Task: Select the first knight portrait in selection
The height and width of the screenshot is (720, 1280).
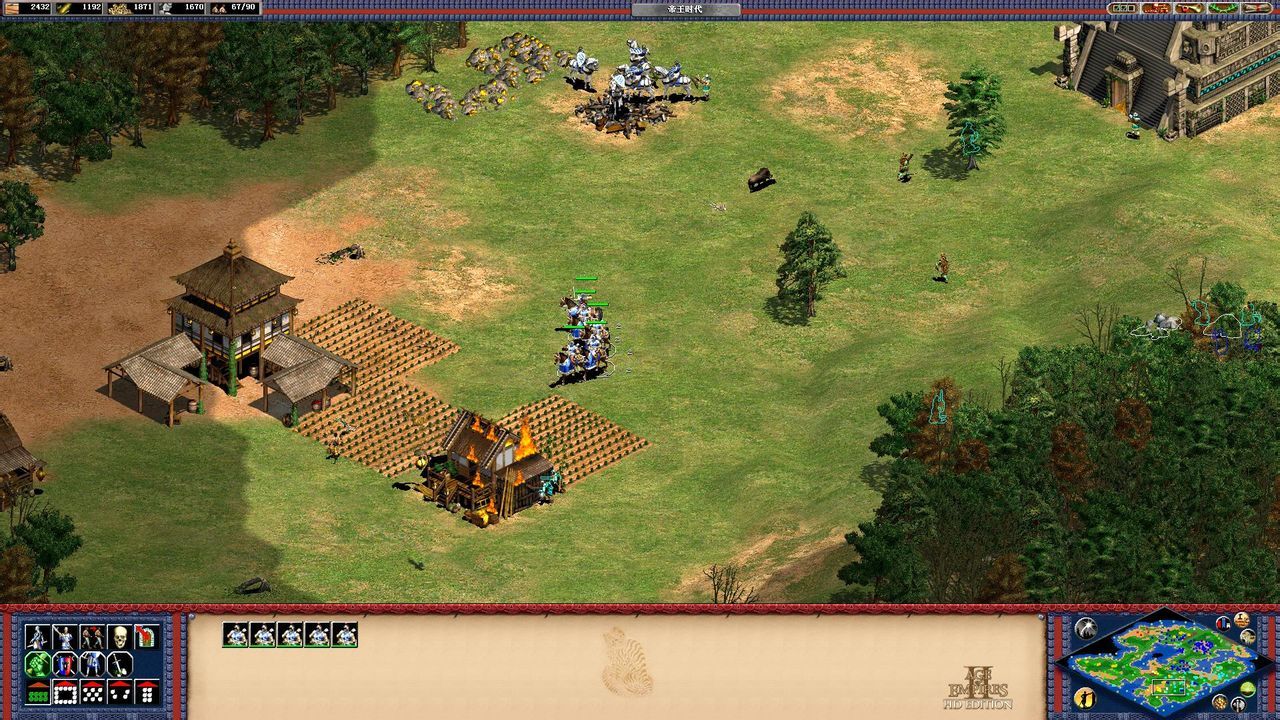Action: [x=235, y=635]
